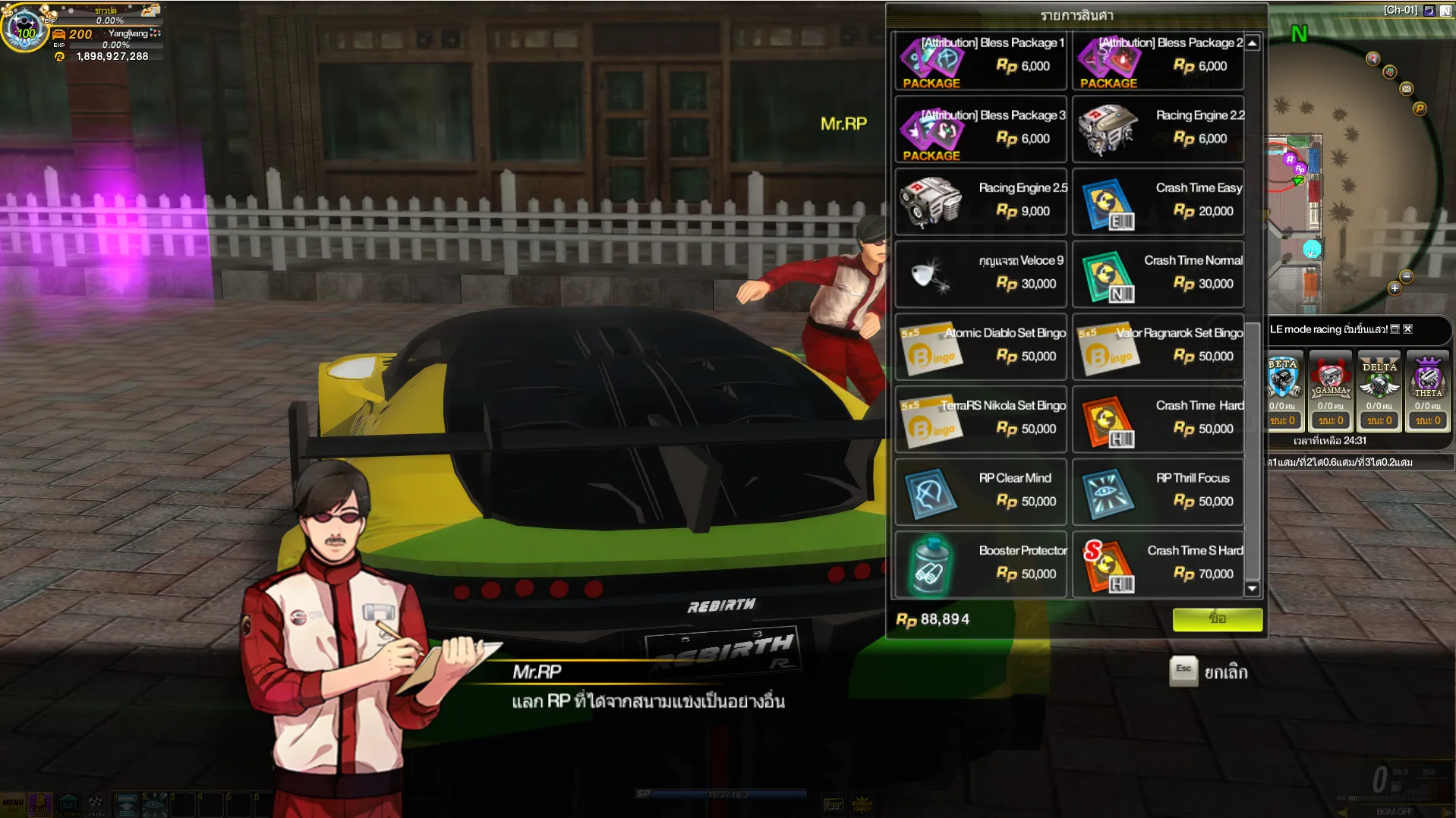Select Racing Engine 2.2 for 6,000 RP
The width and height of the screenshot is (1456, 818).
(x=1158, y=130)
